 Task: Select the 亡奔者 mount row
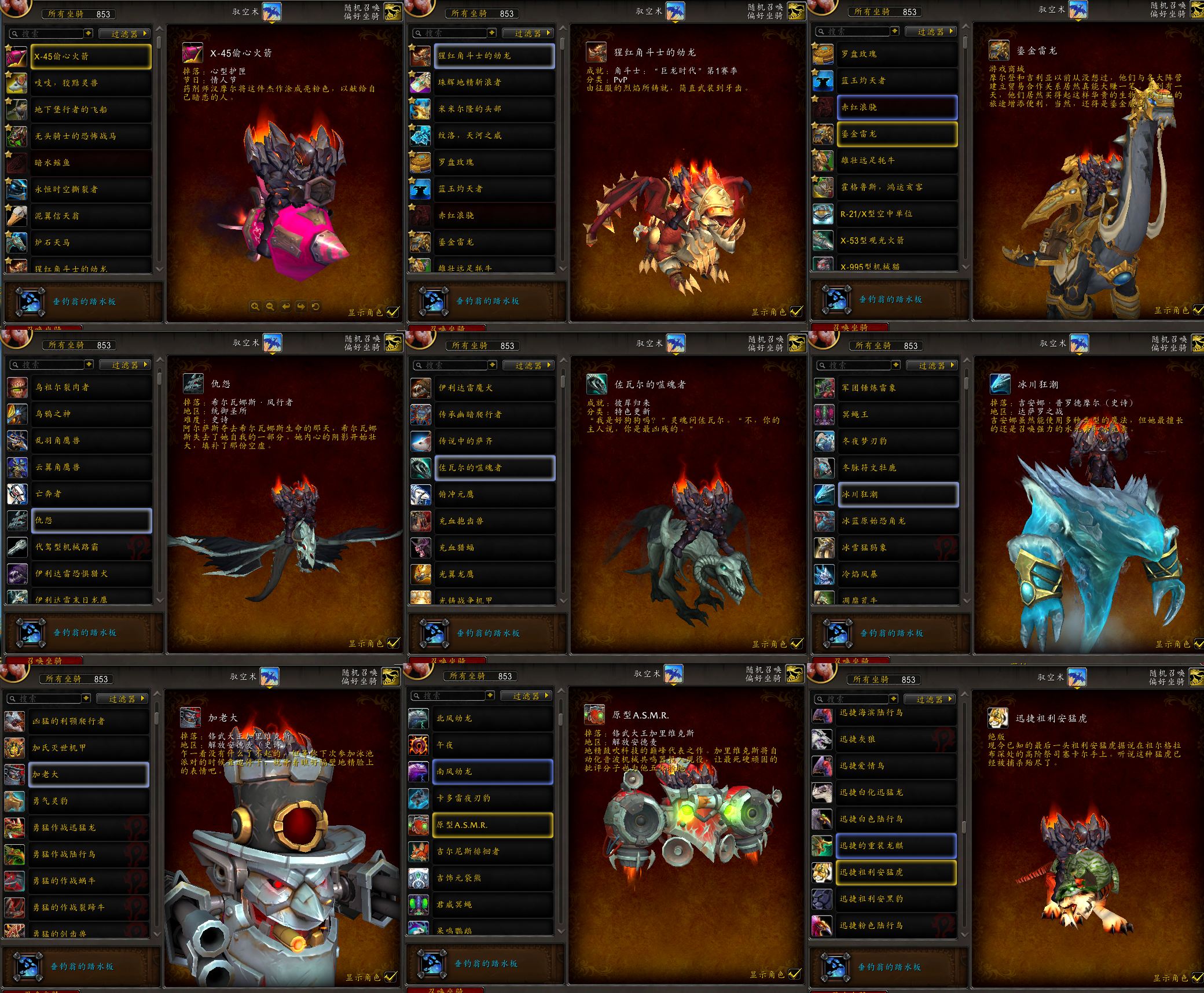point(91,494)
